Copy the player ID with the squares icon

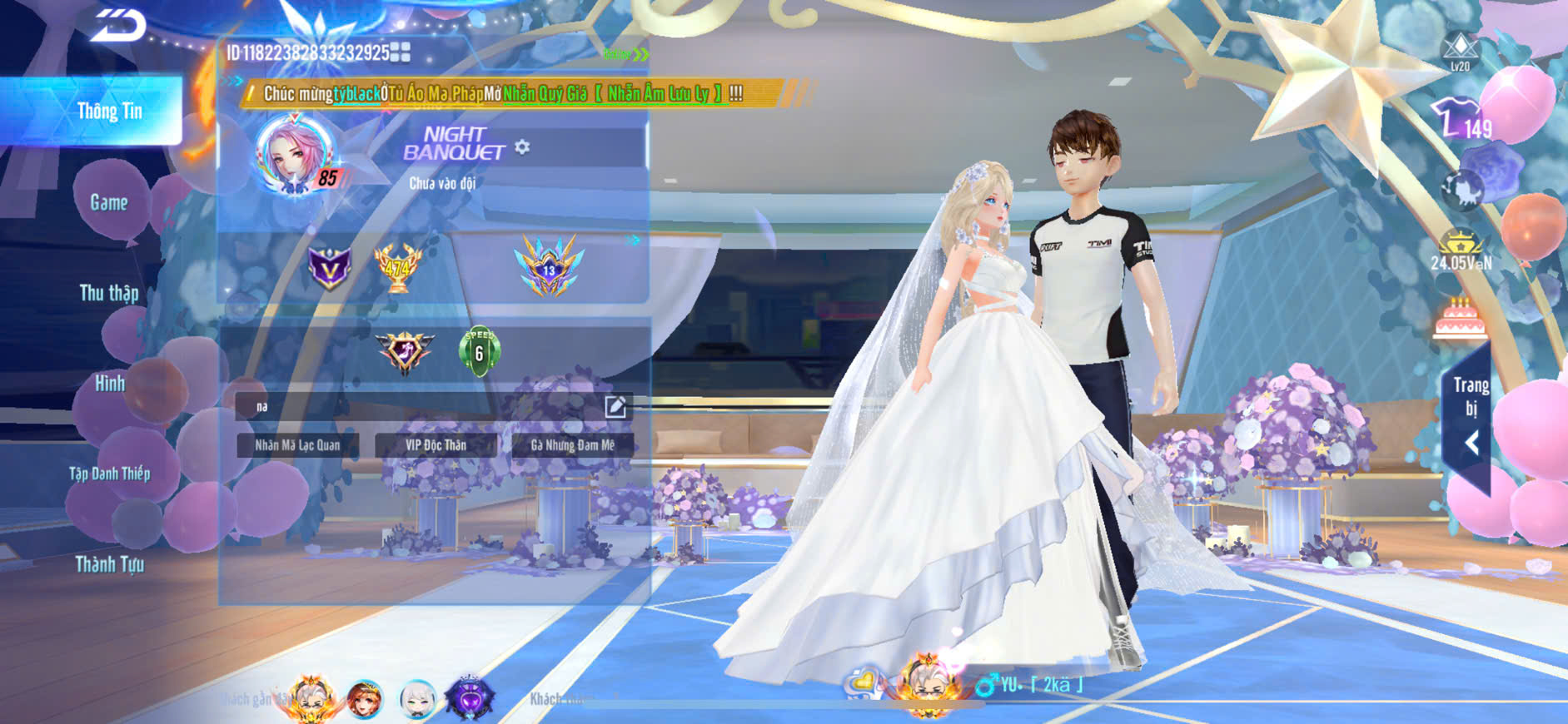coord(401,53)
